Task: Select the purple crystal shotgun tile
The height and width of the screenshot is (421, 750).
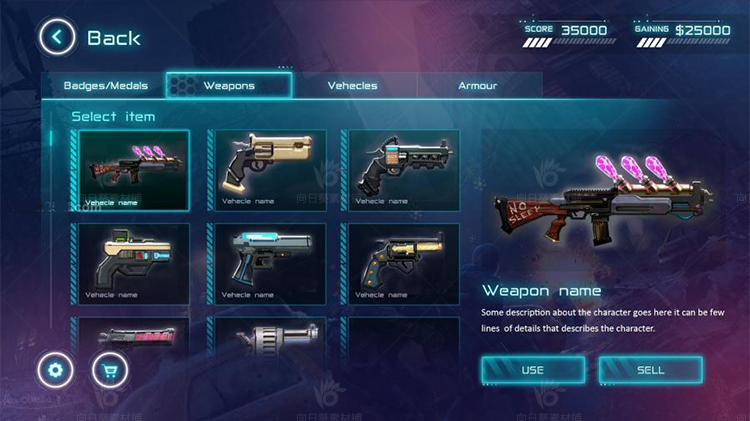Action: [x=134, y=169]
